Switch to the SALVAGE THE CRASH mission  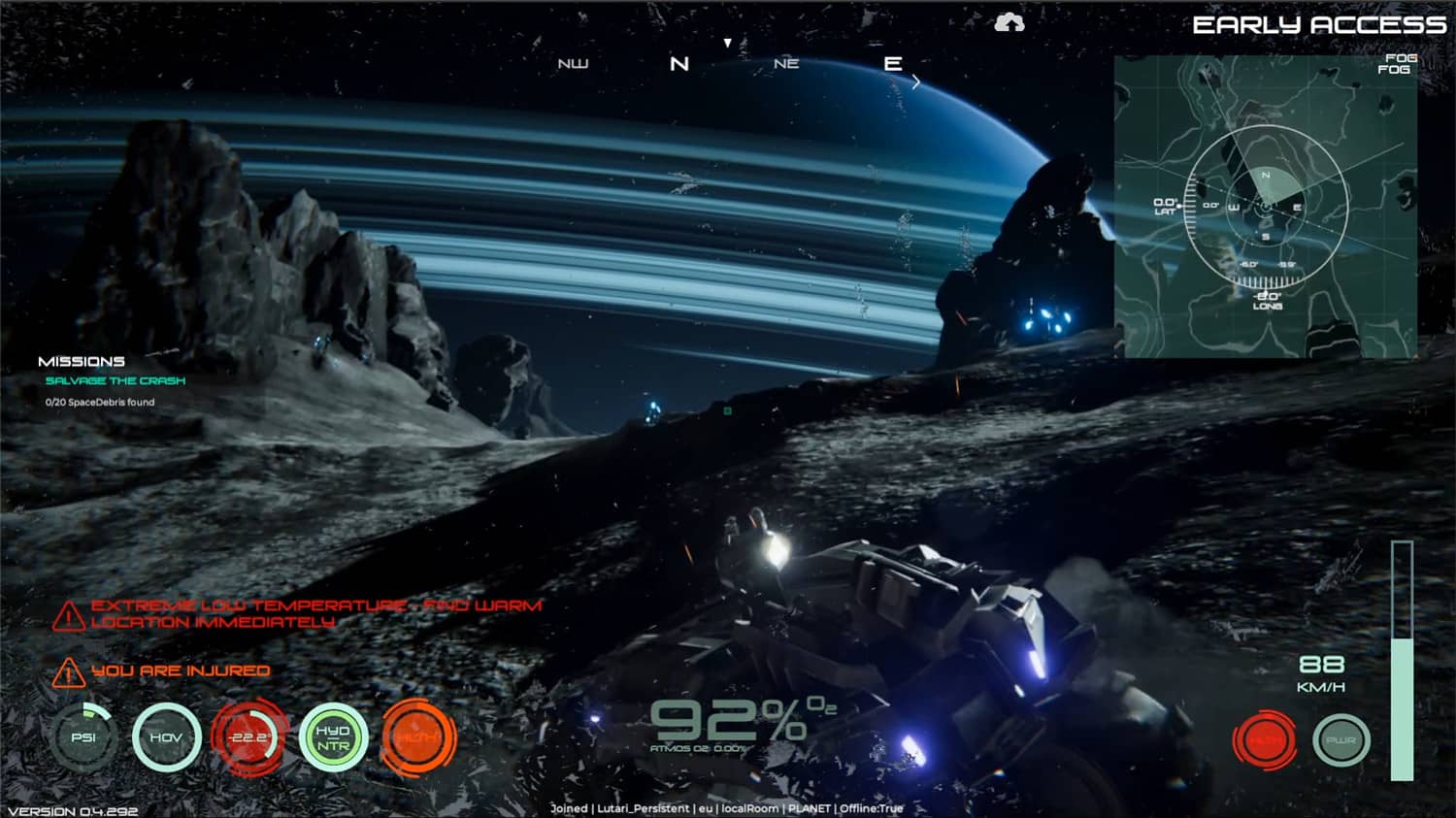[x=115, y=381]
